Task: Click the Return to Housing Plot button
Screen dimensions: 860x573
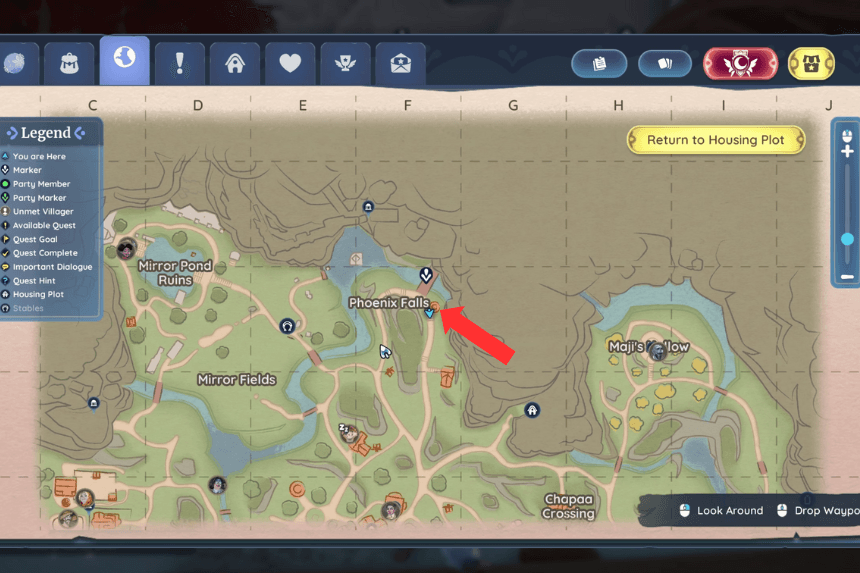Action: pos(715,140)
